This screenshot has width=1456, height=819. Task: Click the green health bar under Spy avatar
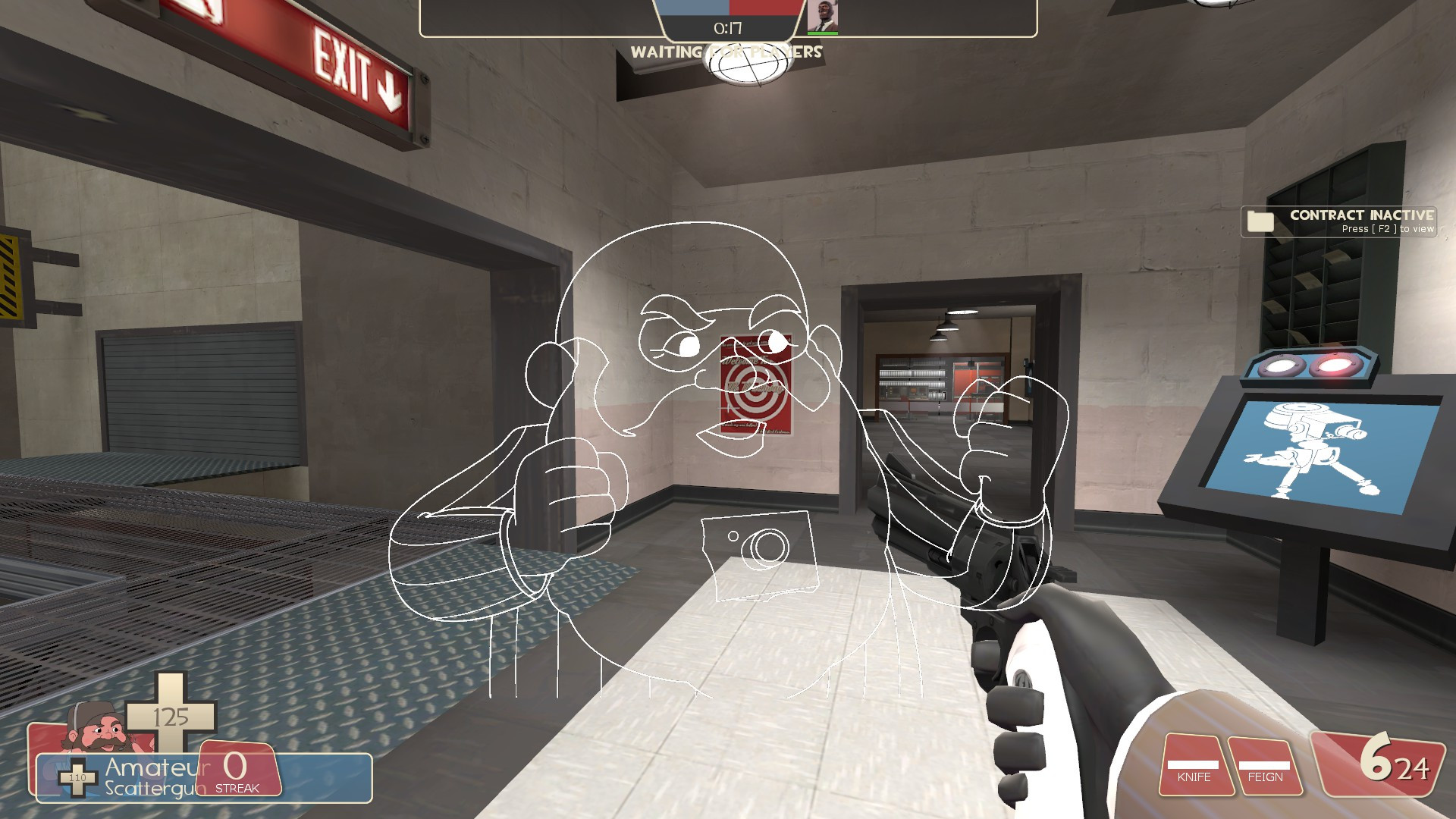click(x=823, y=33)
